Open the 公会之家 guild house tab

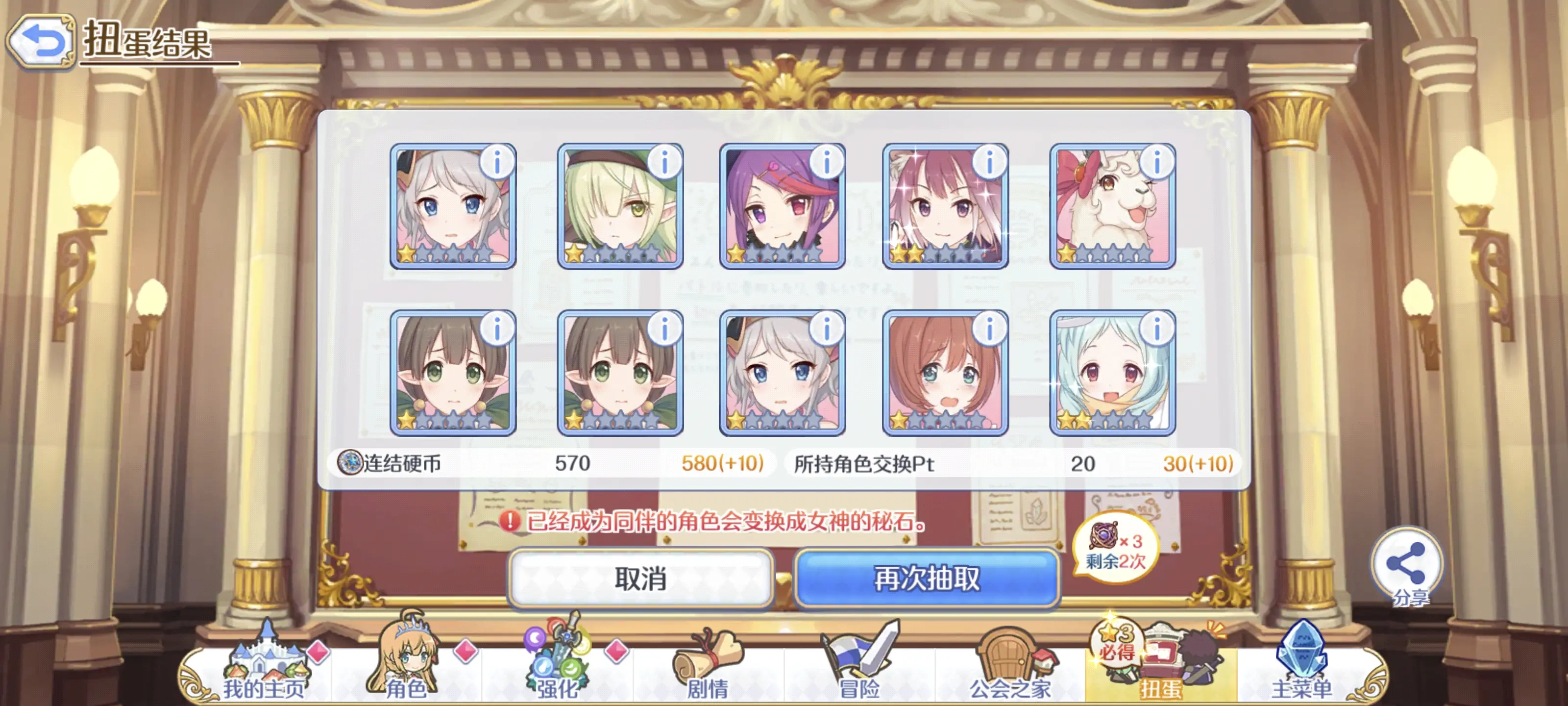click(x=1010, y=667)
